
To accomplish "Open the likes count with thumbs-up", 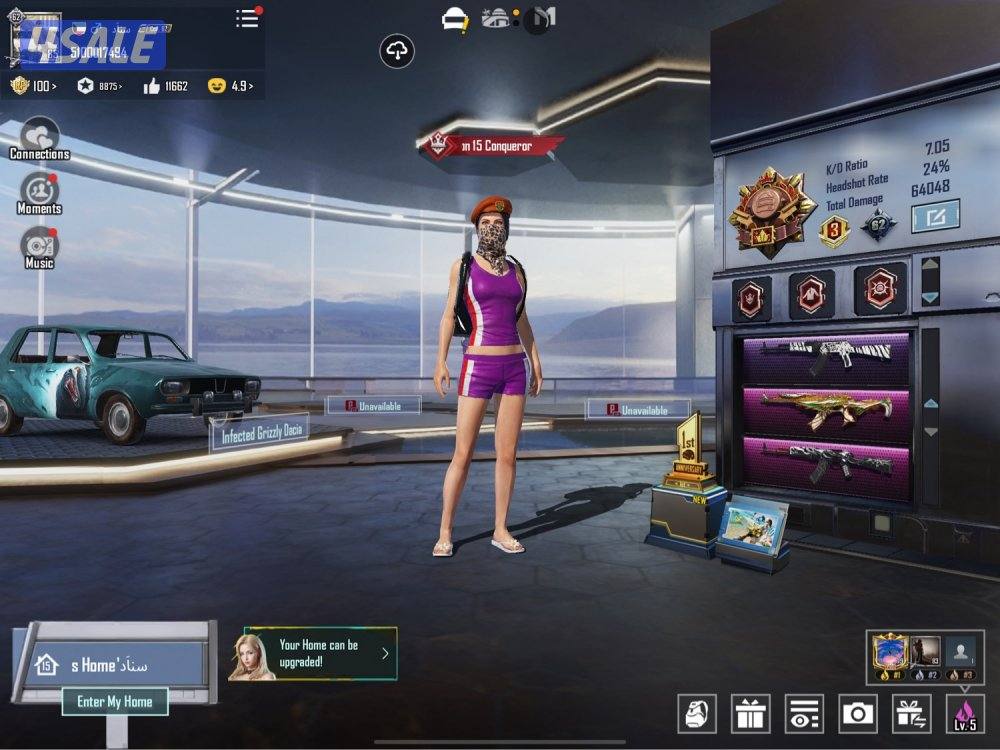I will tap(166, 86).
